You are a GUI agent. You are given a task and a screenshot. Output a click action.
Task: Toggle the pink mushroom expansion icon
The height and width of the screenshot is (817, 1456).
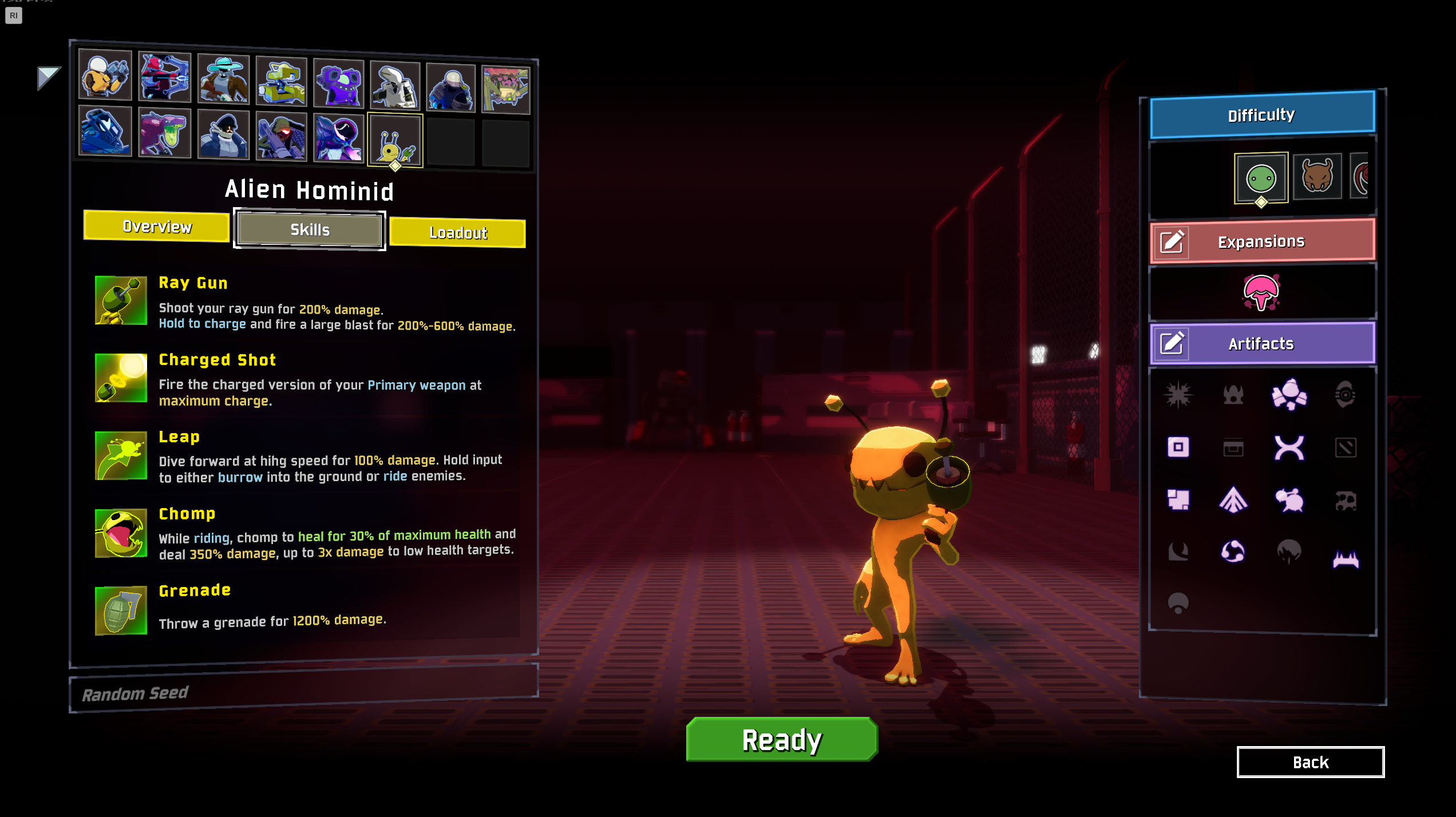pyautogui.click(x=1261, y=292)
